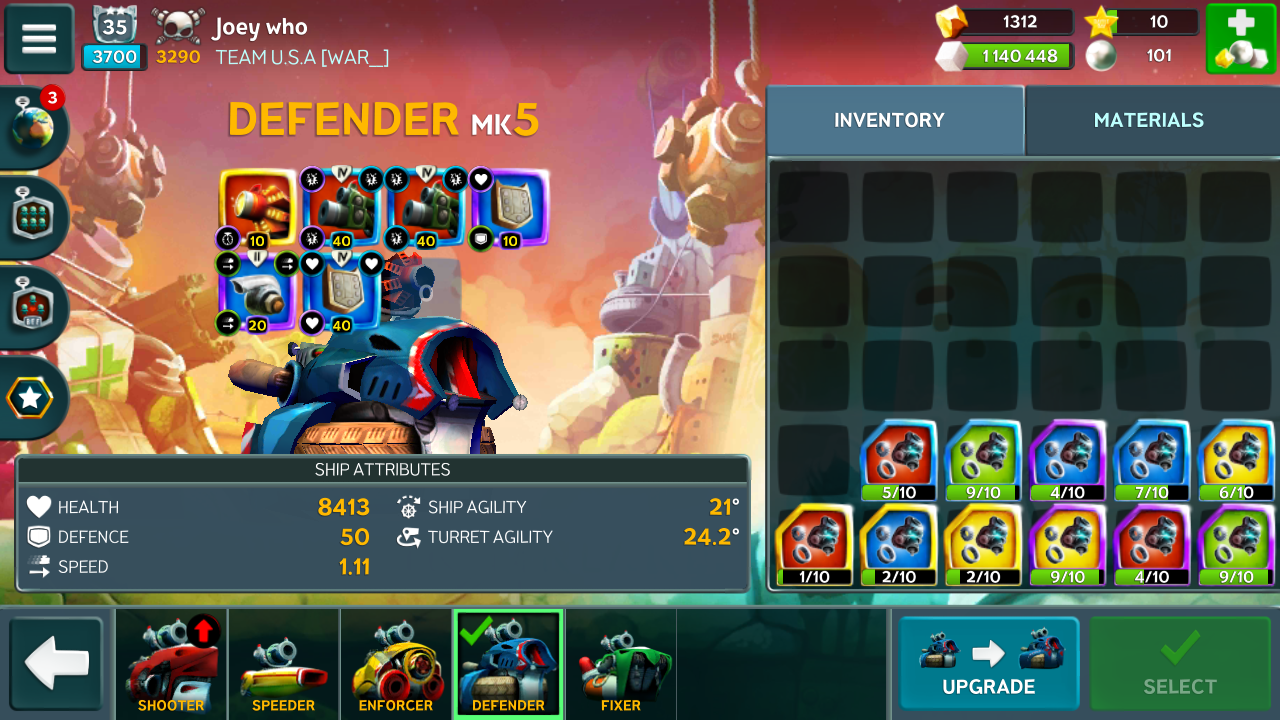The width and height of the screenshot is (1280, 720).
Task: Pick the Speeder ship
Action: [x=283, y=664]
